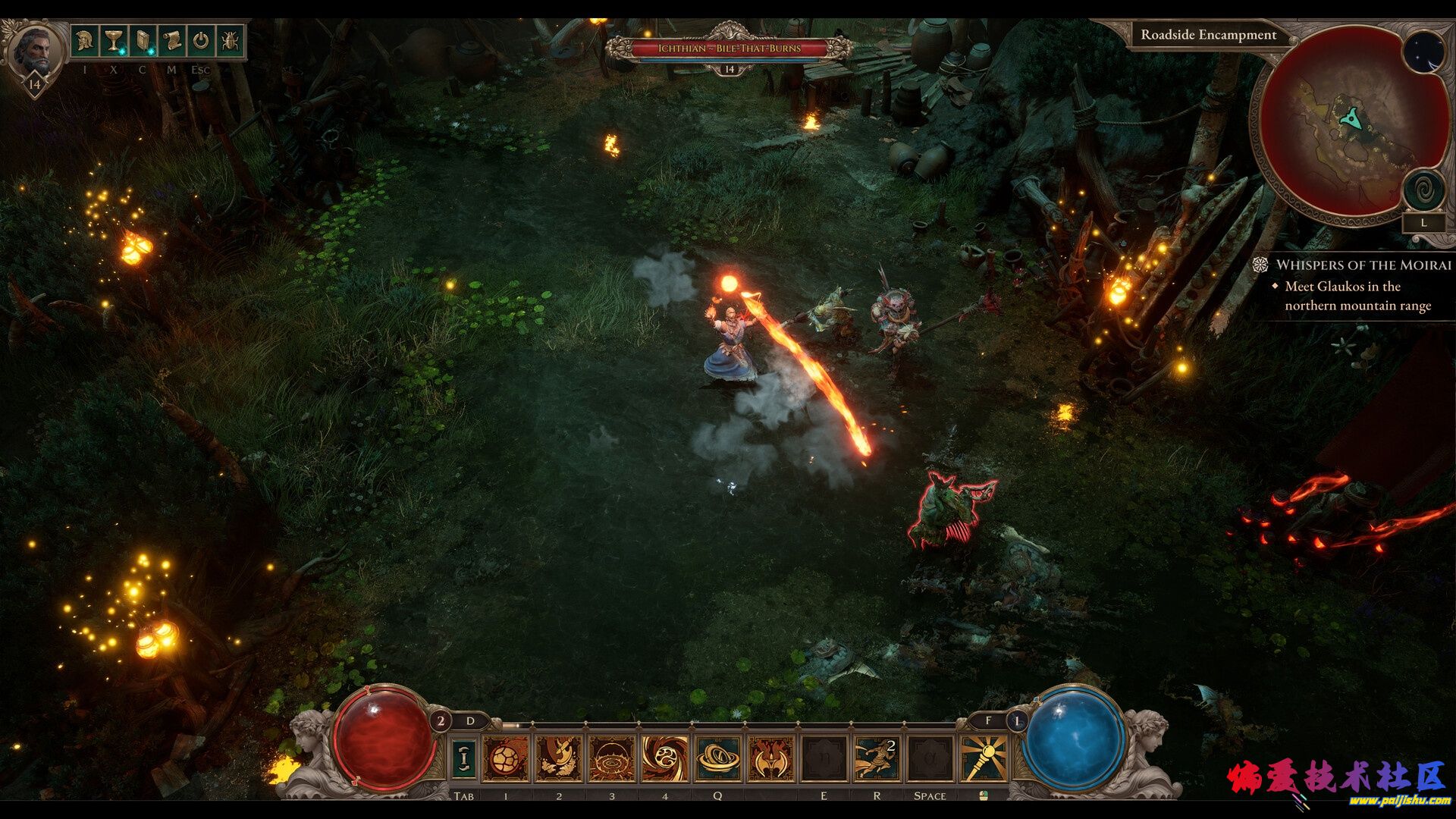Use the flaming double axe skill
The height and width of the screenshot is (819, 1456).
point(770,758)
